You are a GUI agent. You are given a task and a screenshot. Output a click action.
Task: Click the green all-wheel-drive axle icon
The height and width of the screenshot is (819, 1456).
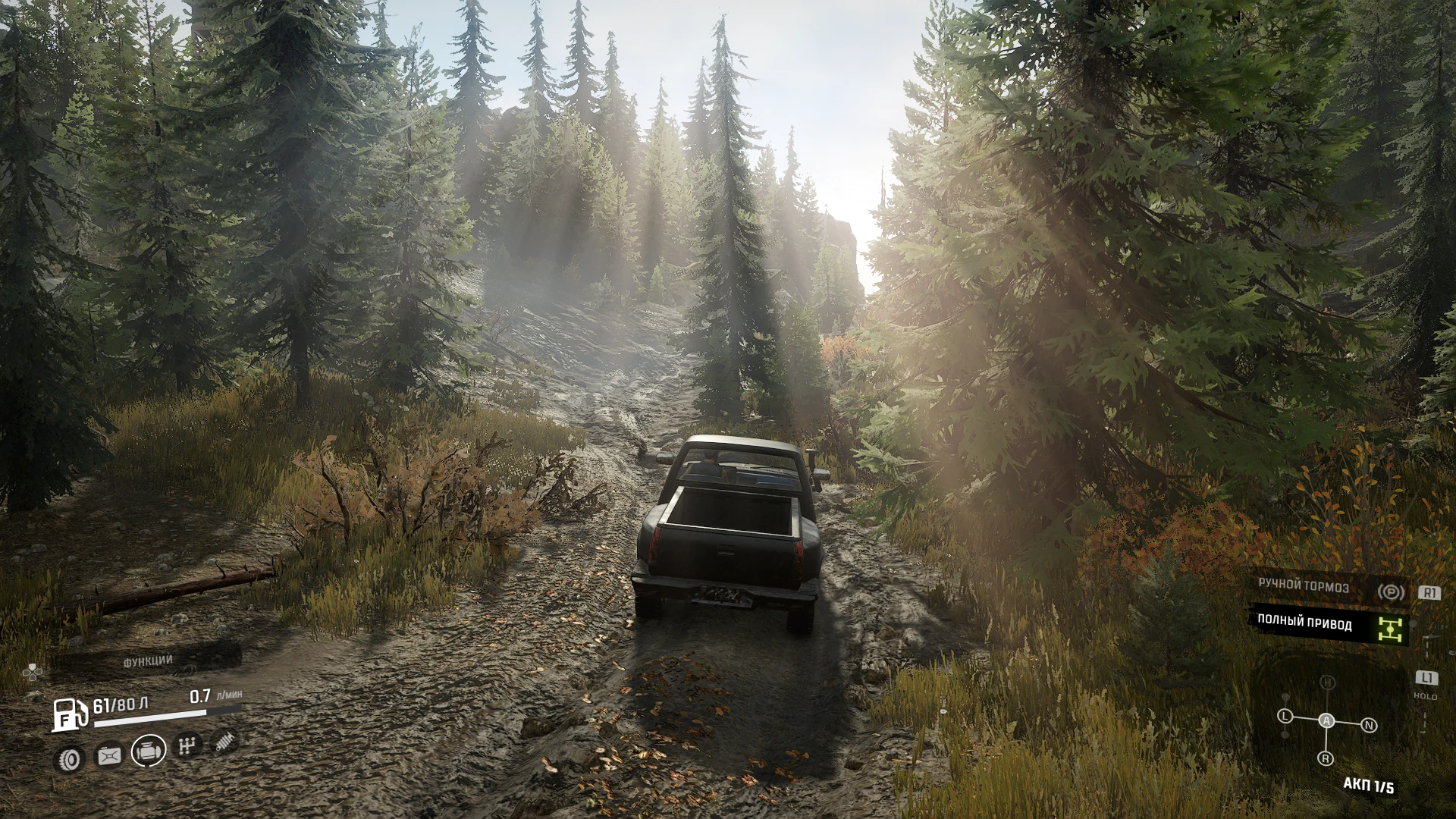(x=1390, y=629)
